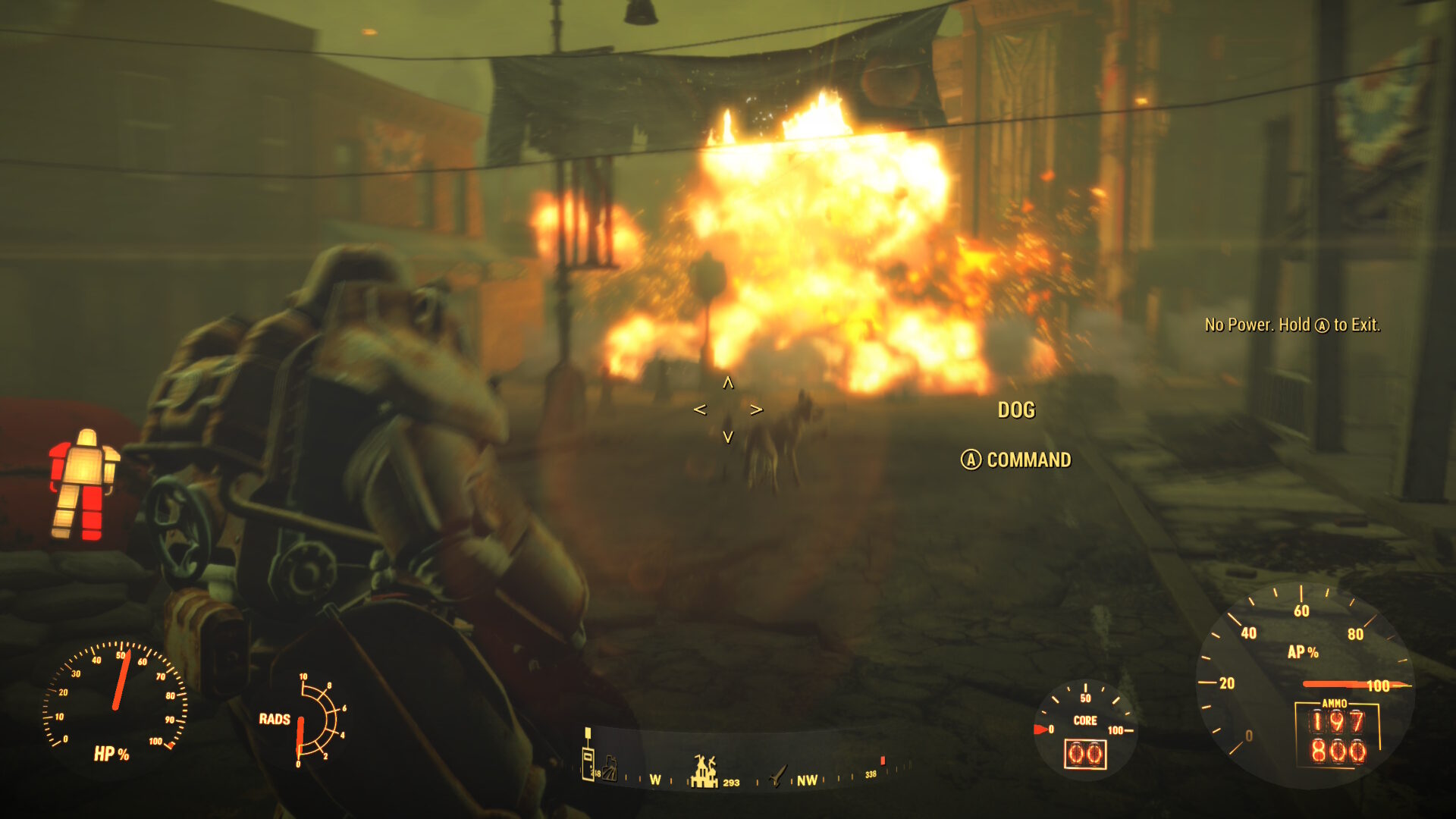Select the W heading on the compass
Image resolution: width=1456 pixels, height=819 pixels.
click(655, 779)
